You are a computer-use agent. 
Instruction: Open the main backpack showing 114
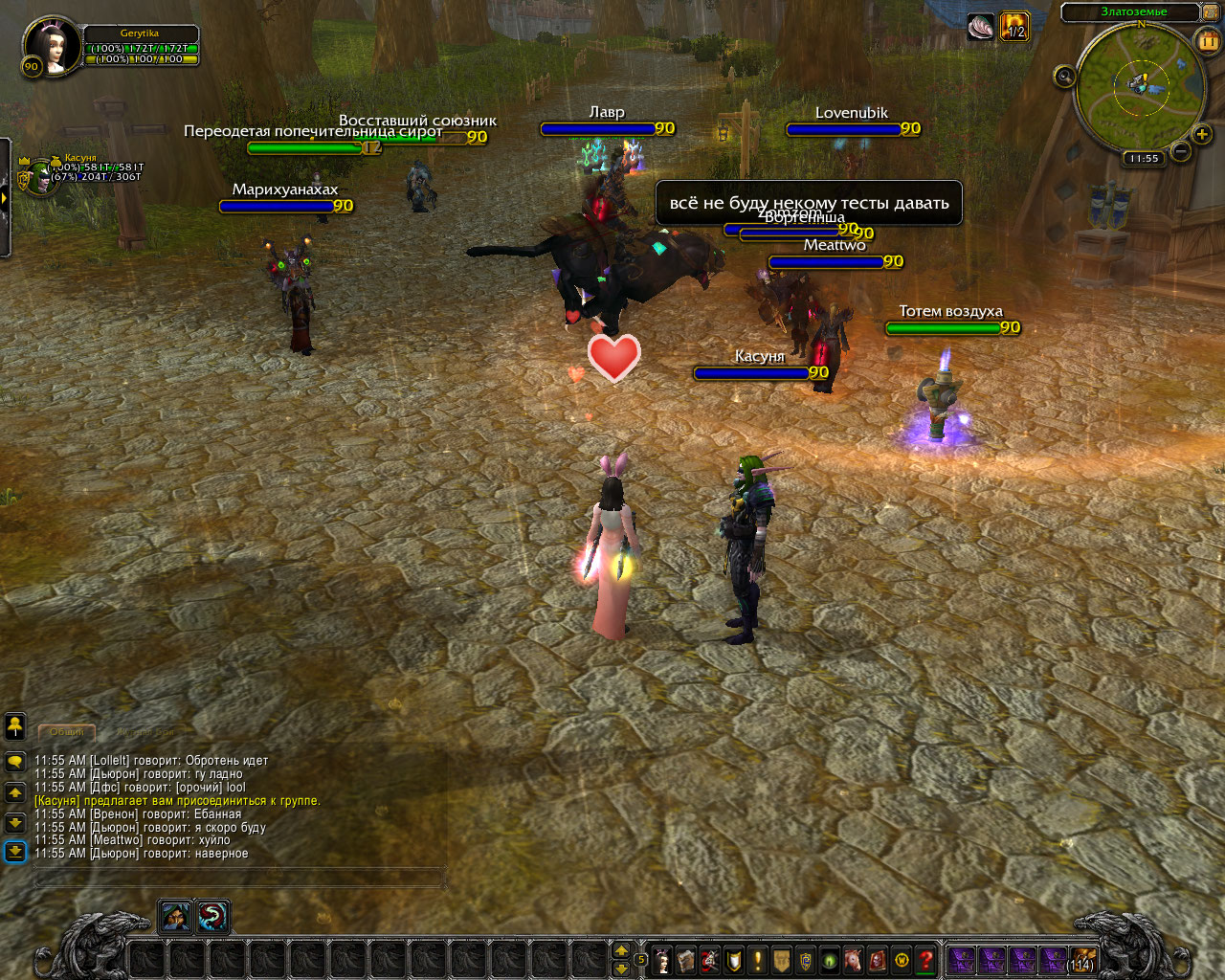tap(1081, 960)
